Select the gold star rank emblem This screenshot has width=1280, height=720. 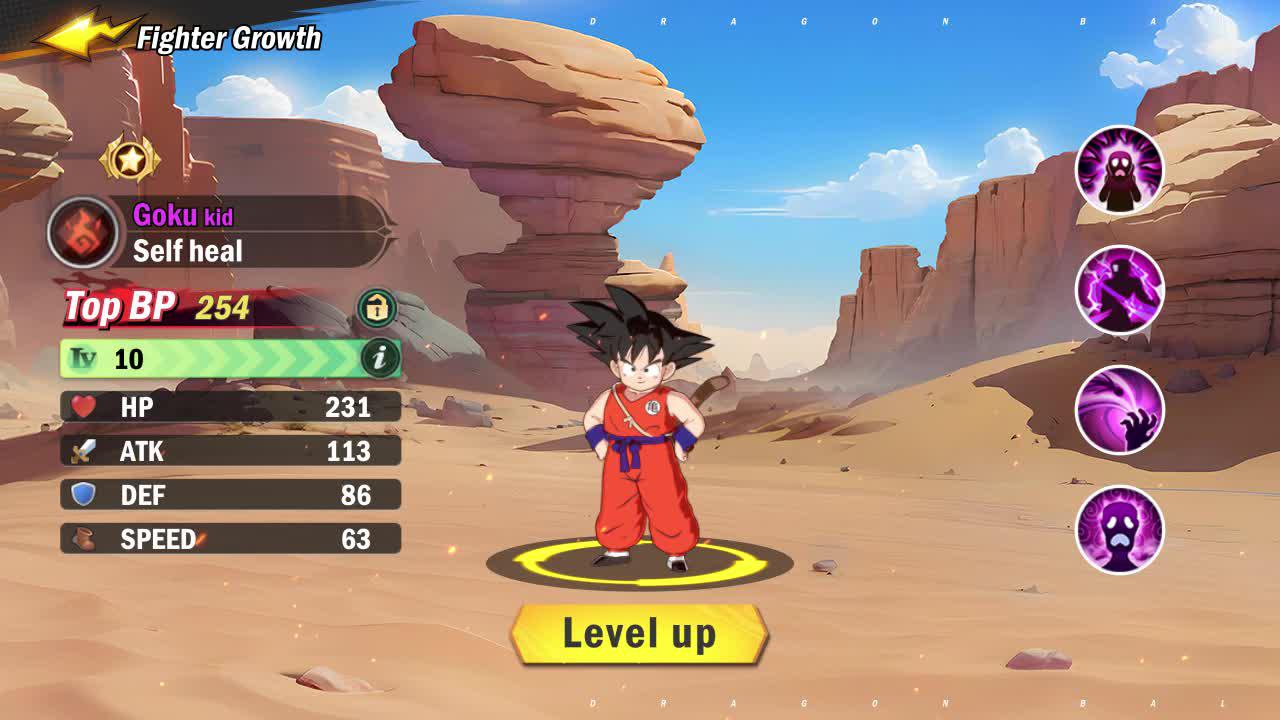129,156
